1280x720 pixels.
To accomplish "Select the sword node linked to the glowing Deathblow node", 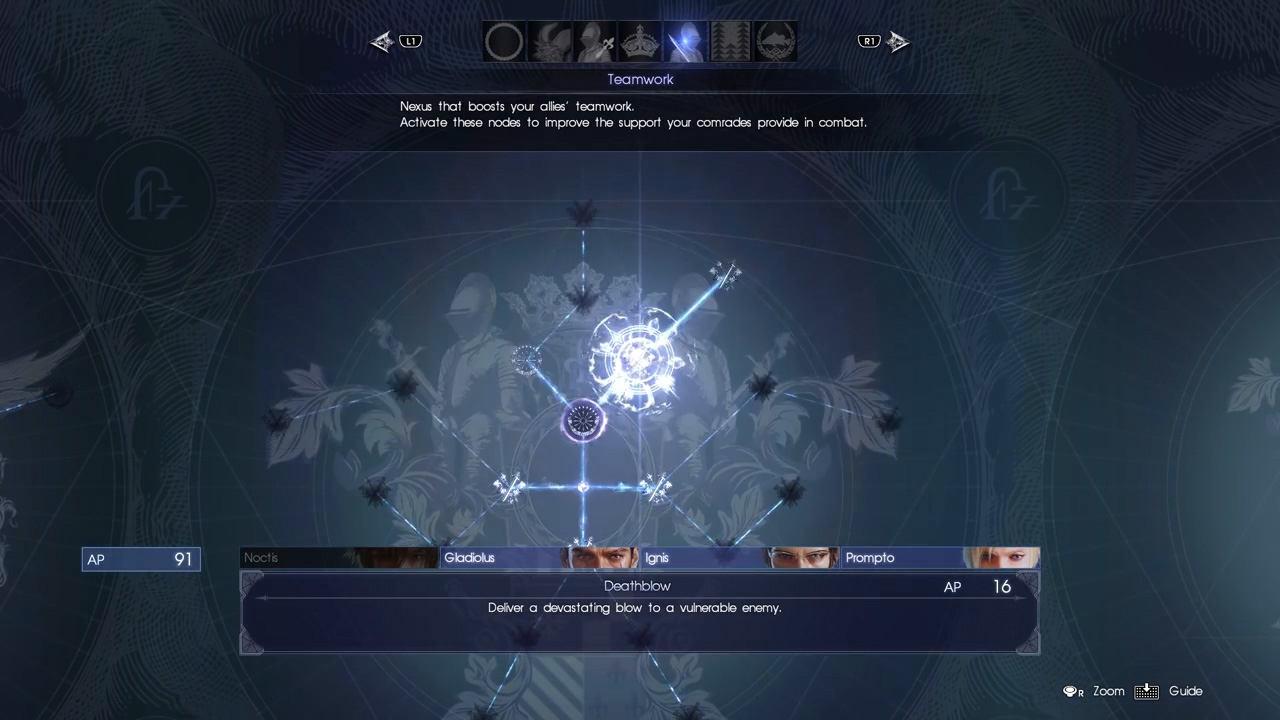I will (724, 273).
